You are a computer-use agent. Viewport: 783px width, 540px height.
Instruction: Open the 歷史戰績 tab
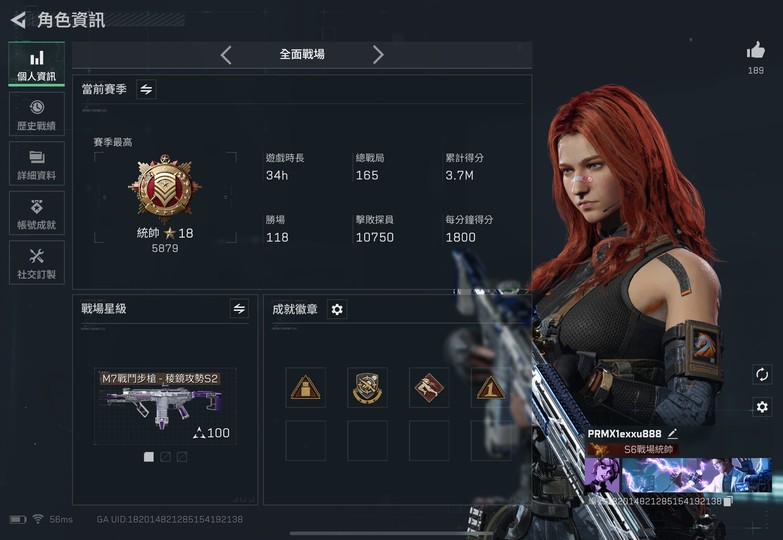[36, 114]
